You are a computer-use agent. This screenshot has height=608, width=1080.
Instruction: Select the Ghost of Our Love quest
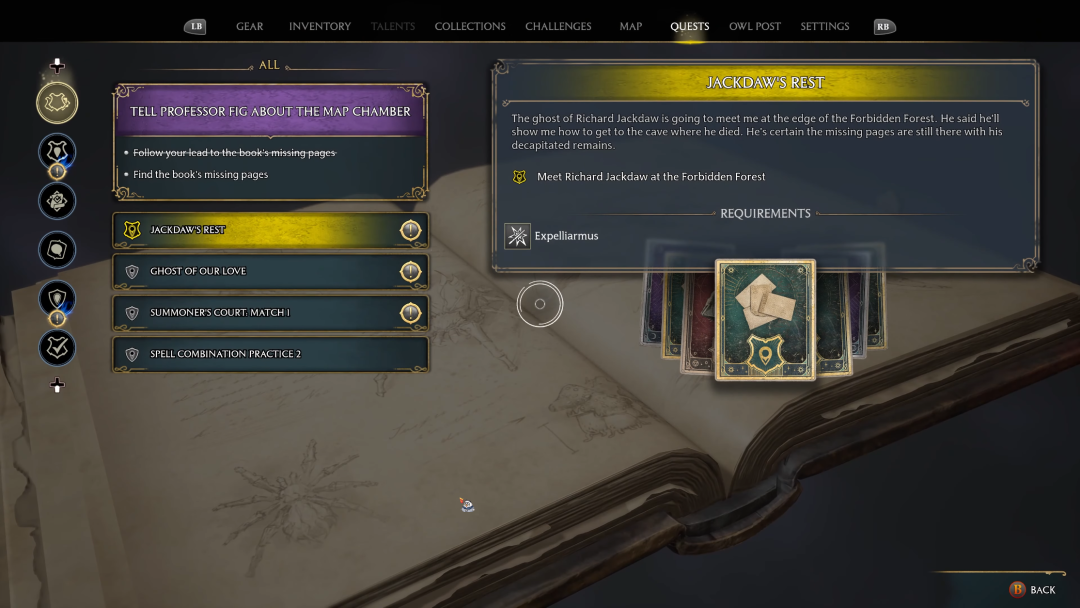click(x=270, y=271)
